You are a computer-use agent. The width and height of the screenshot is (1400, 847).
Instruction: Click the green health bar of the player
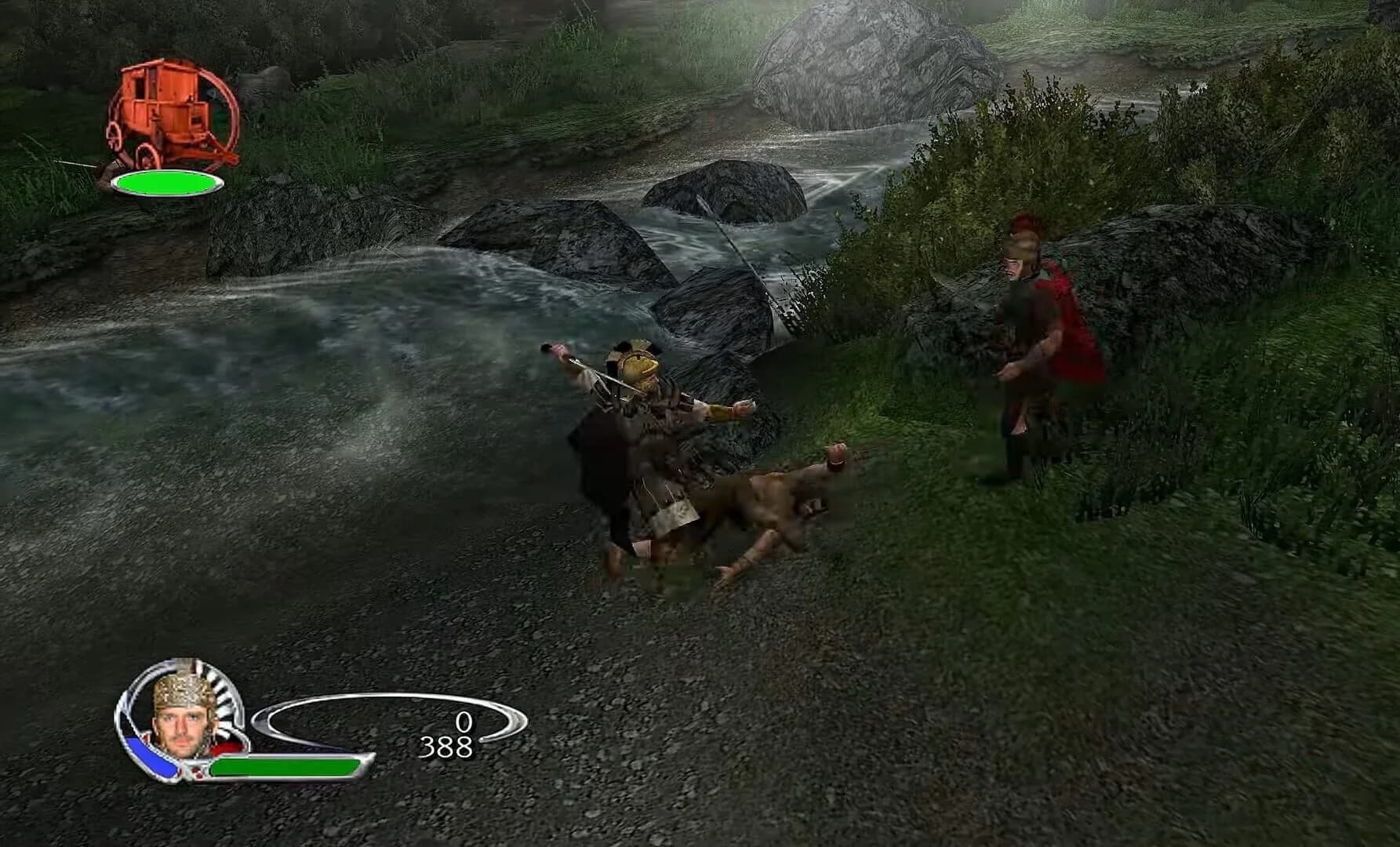point(282,767)
